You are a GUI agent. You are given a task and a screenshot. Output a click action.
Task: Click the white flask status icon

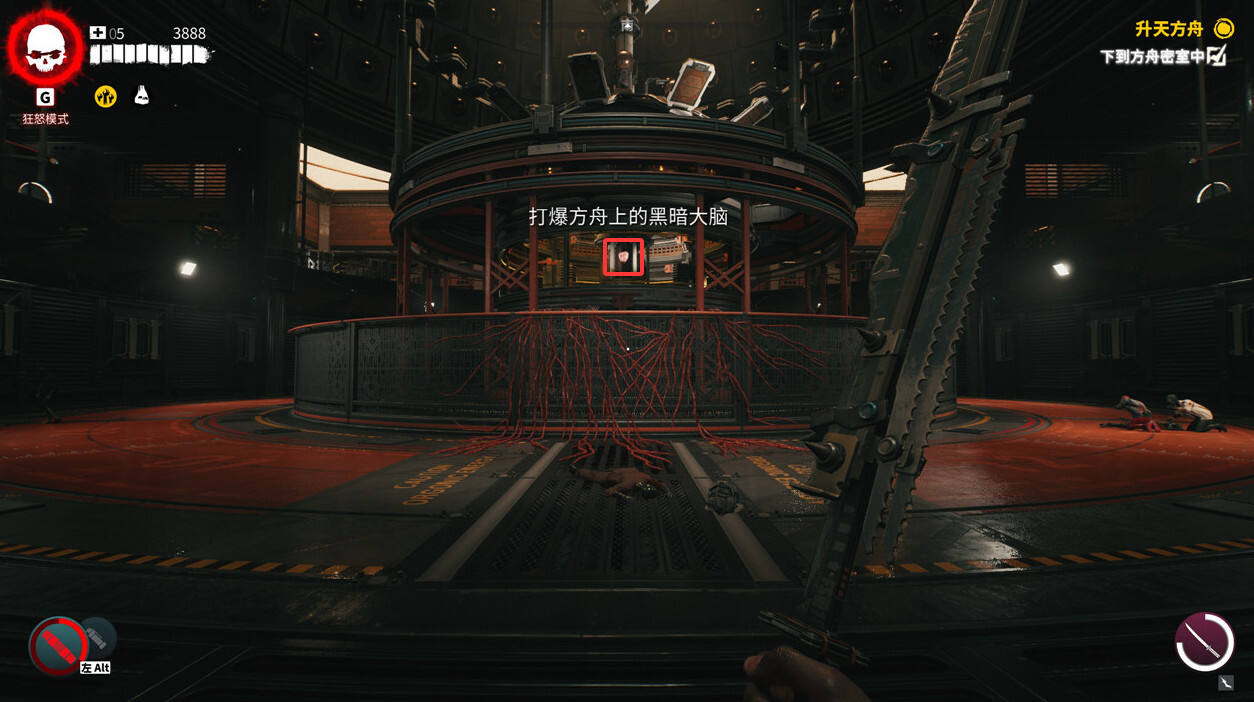click(142, 95)
